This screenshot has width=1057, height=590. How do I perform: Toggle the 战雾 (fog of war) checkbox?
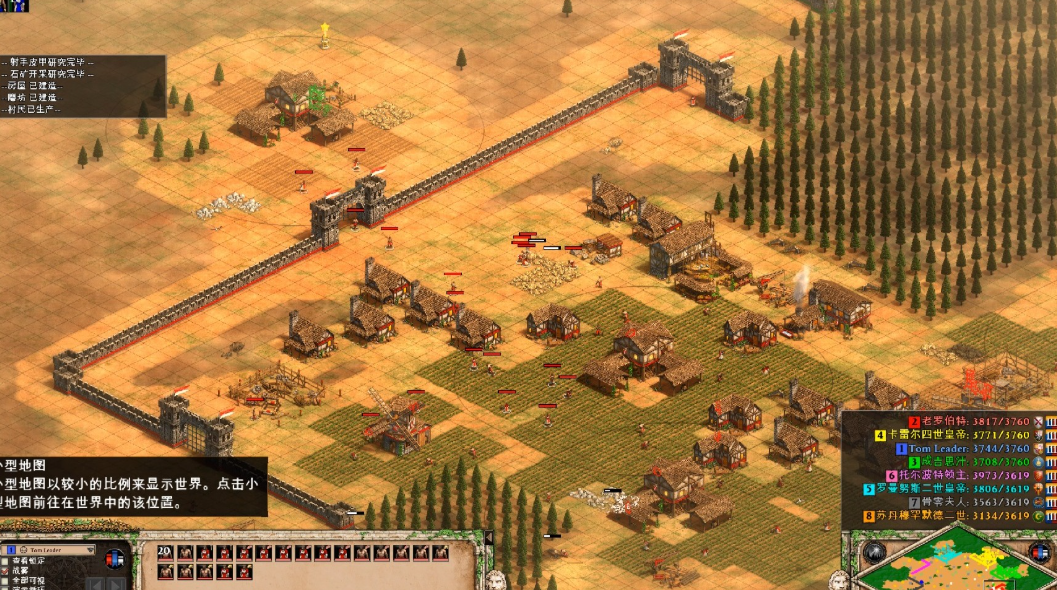(x=7, y=571)
